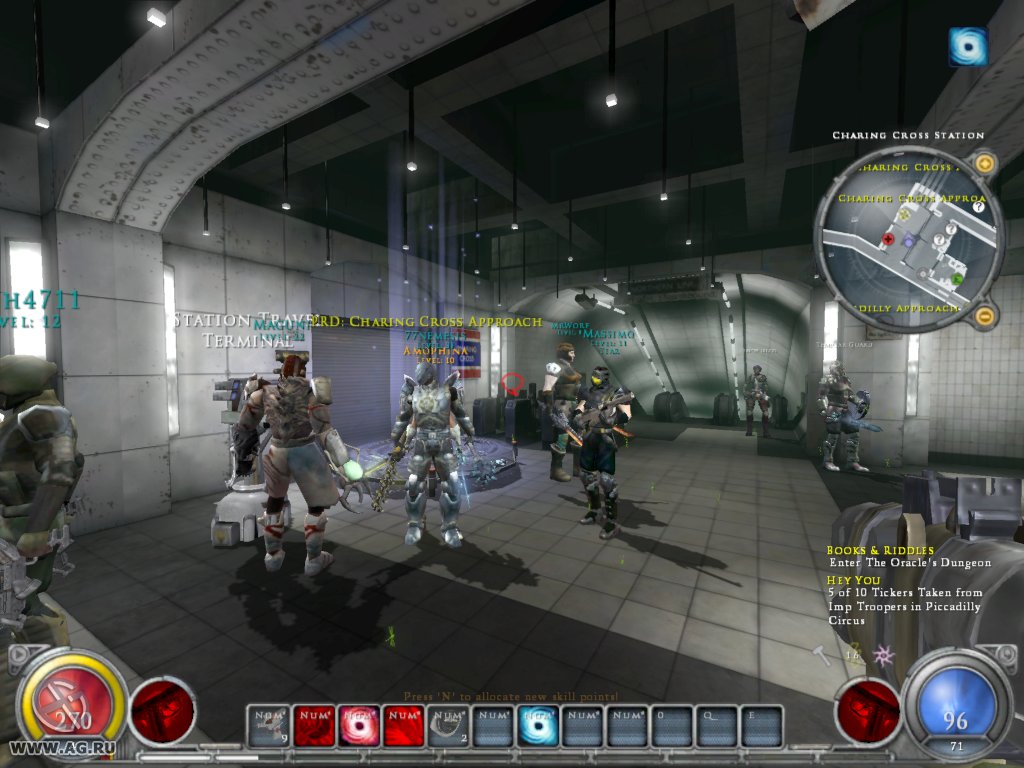Click the red cross marker on minimap
1024x768 pixels.
point(888,240)
